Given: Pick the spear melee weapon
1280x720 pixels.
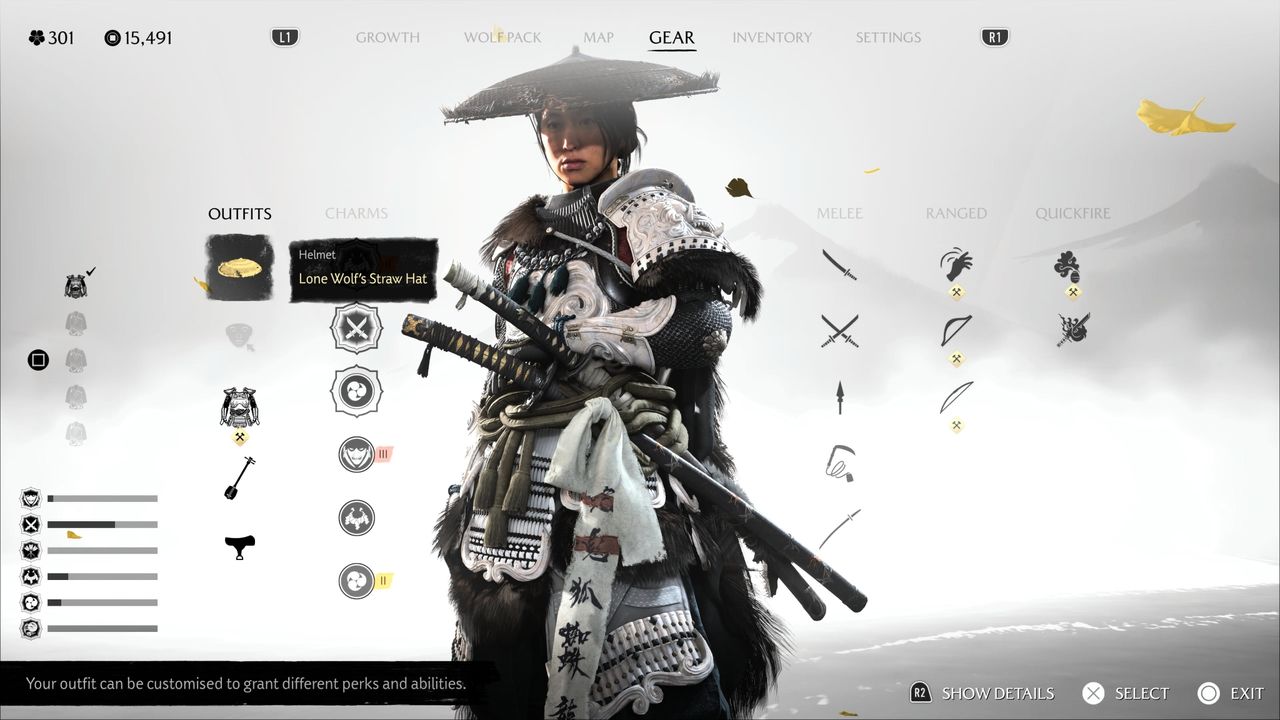Looking at the screenshot, I should (x=839, y=397).
